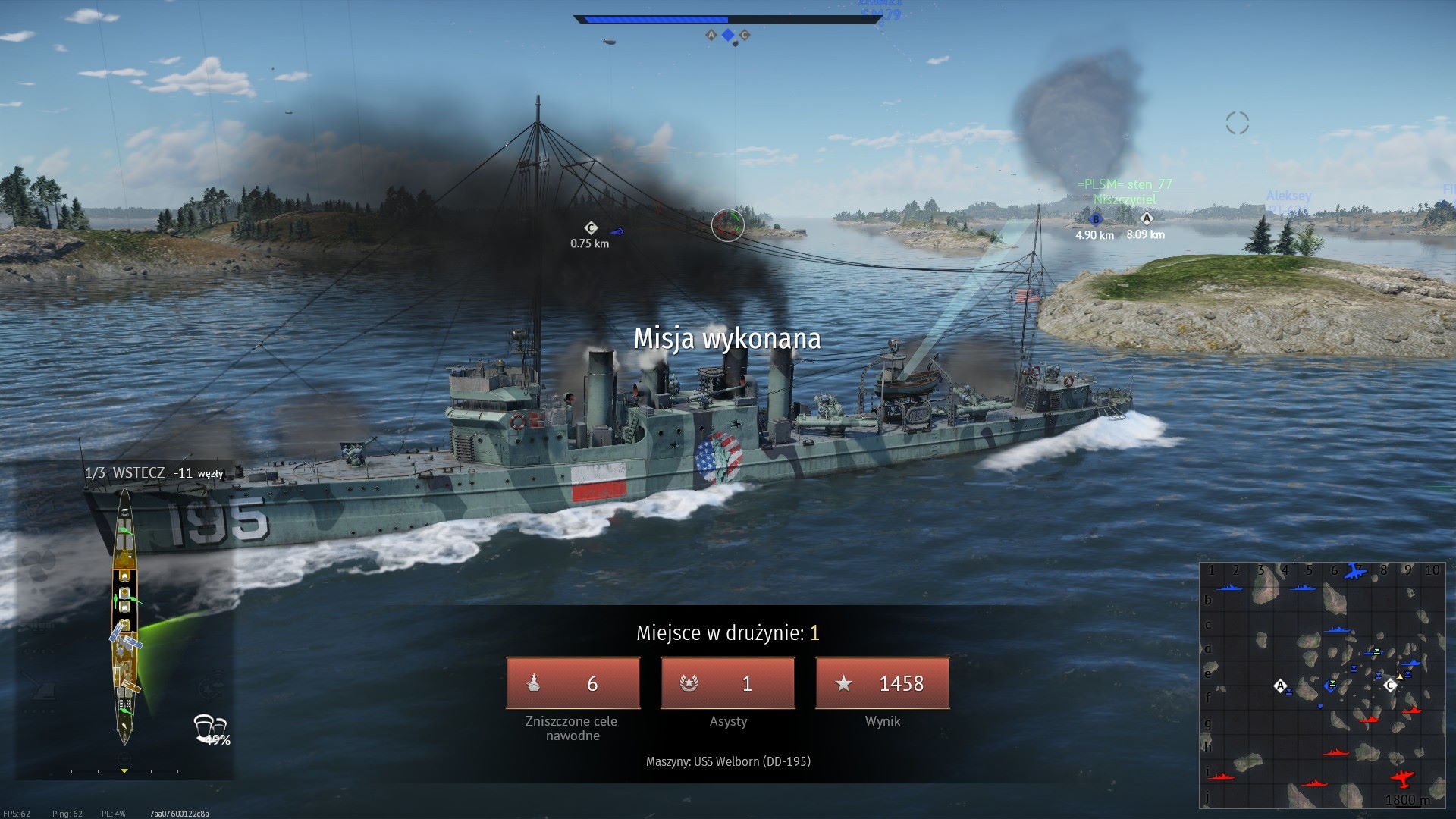Image resolution: width=1456 pixels, height=819 pixels.
Task: Click the A point marker at 8.09 km
Action: (1146, 218)
